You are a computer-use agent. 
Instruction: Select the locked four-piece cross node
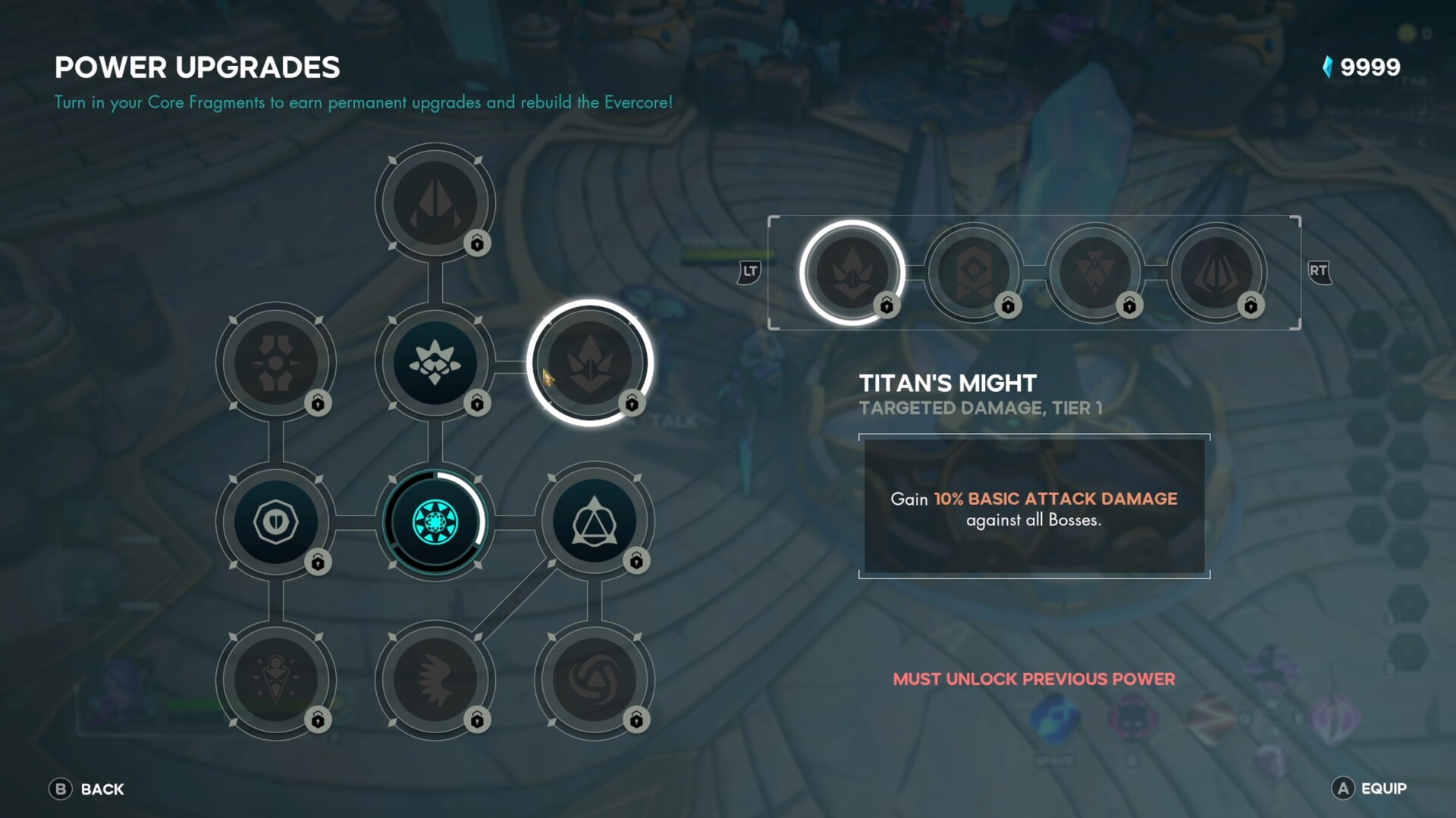pyautogui.click(x=275, y=362)
